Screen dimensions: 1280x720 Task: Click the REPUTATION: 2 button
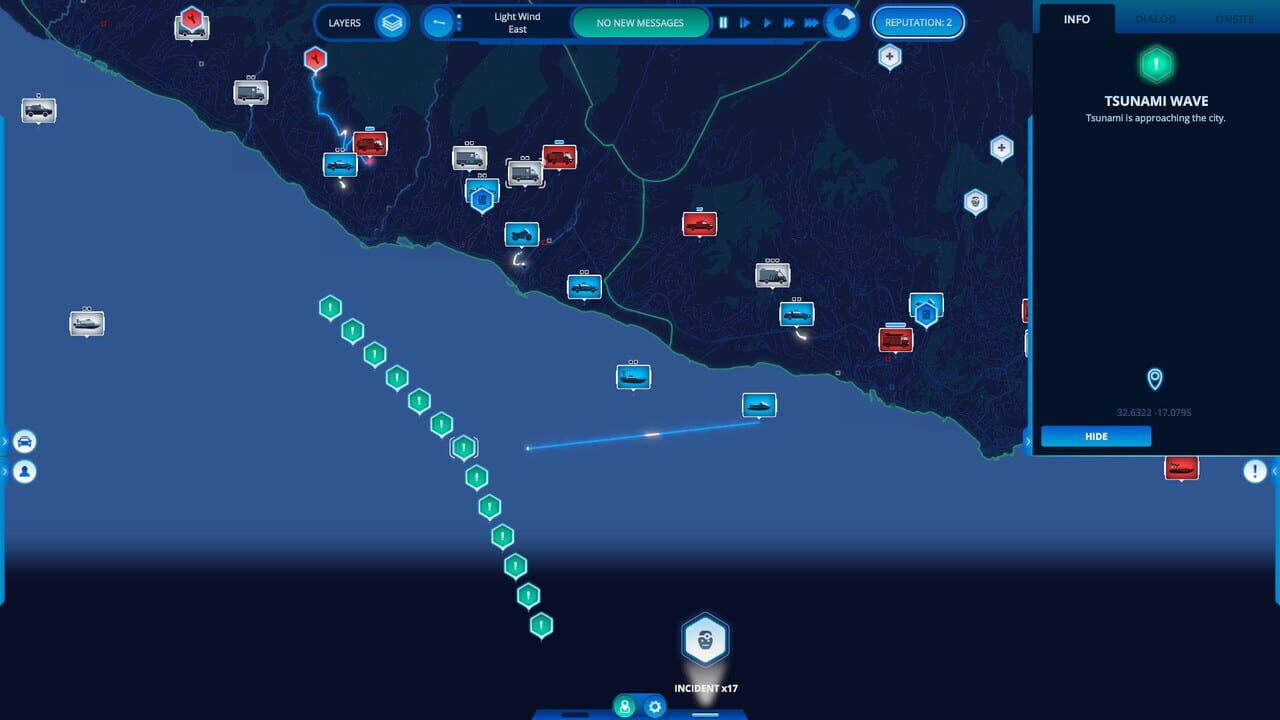(x=918, y=22)
